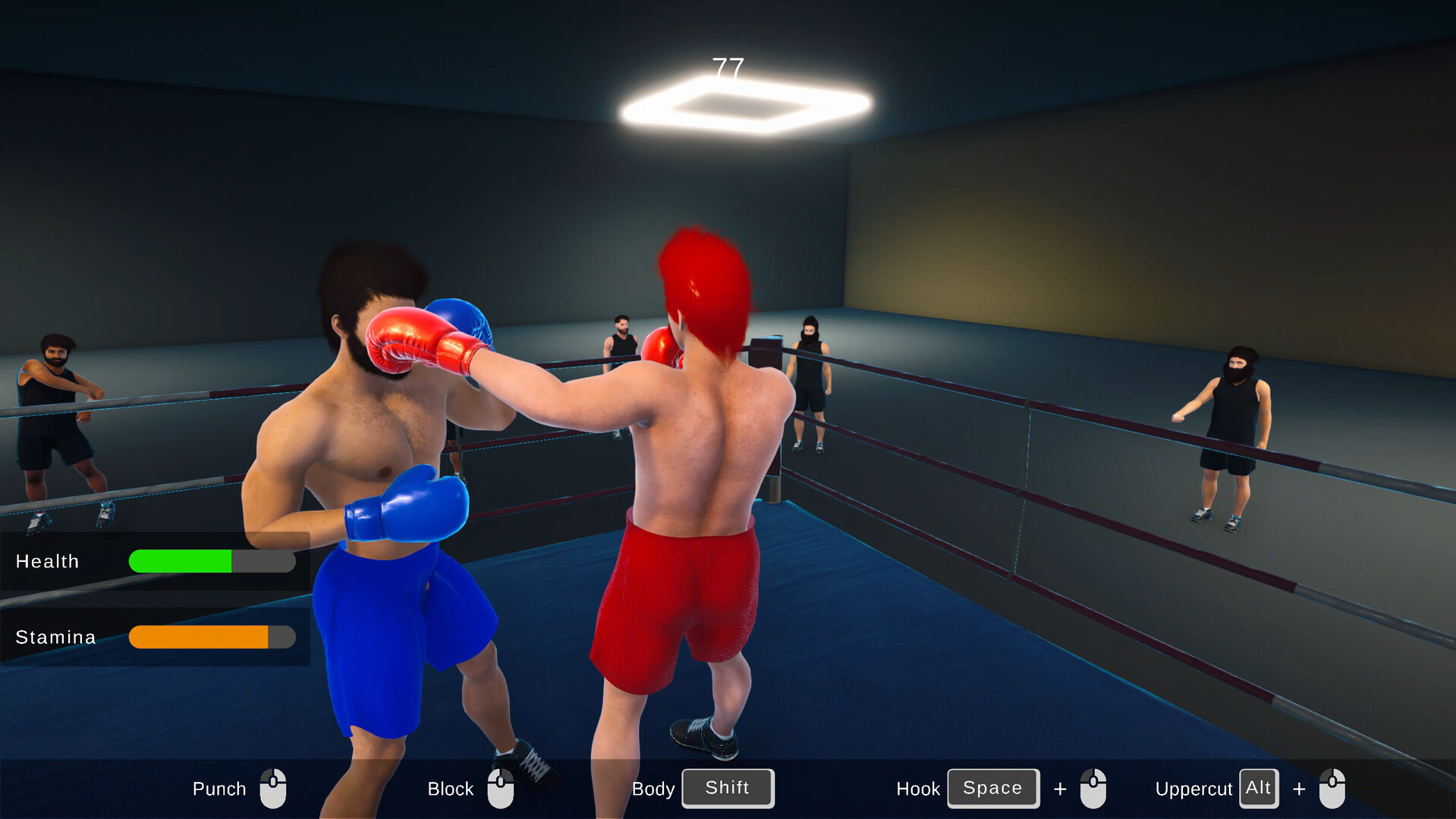This screenshot has width=1456, height=819.
Task: Click the Punch mouse icon
Action: [273, 788]
